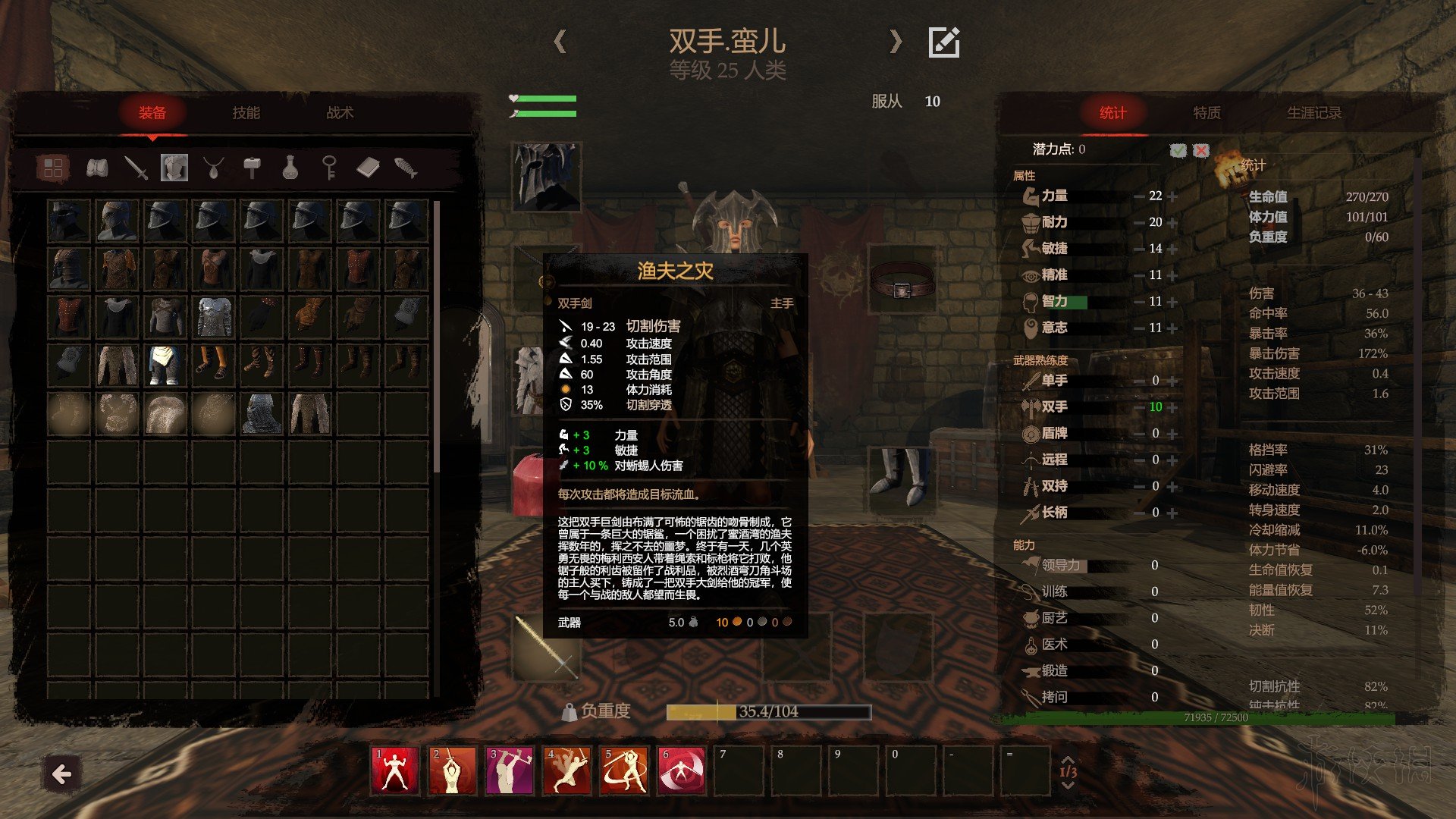The height and width of the screenshot is (819, 1456).
Task: Switch to the 技能 tab
Action: click(246, 113)
